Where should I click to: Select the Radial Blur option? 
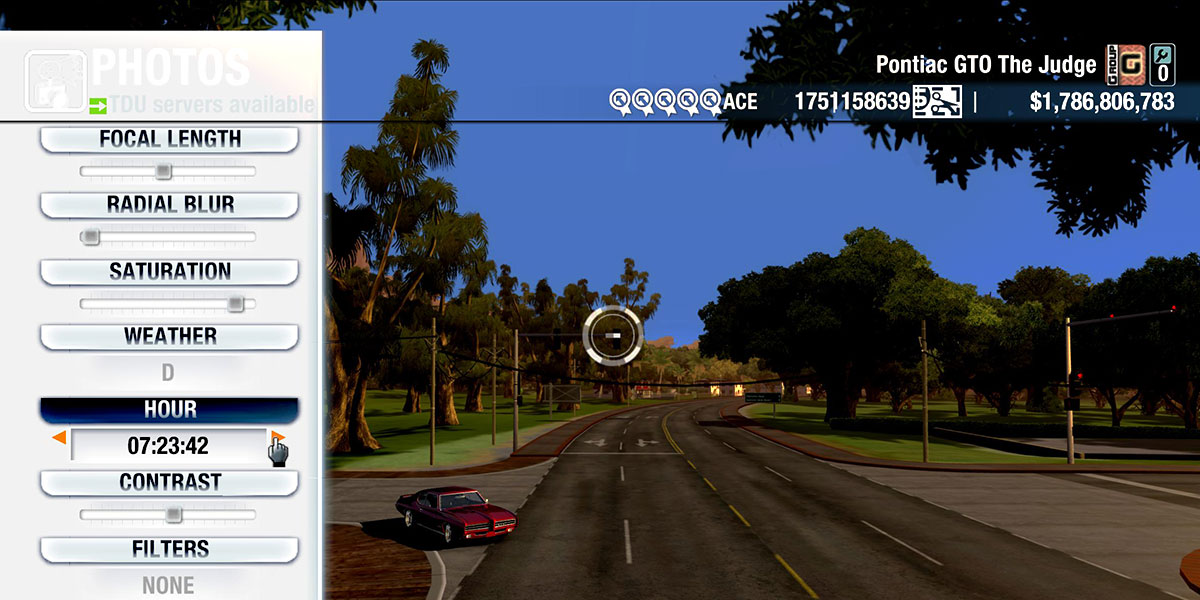point(169,205)
